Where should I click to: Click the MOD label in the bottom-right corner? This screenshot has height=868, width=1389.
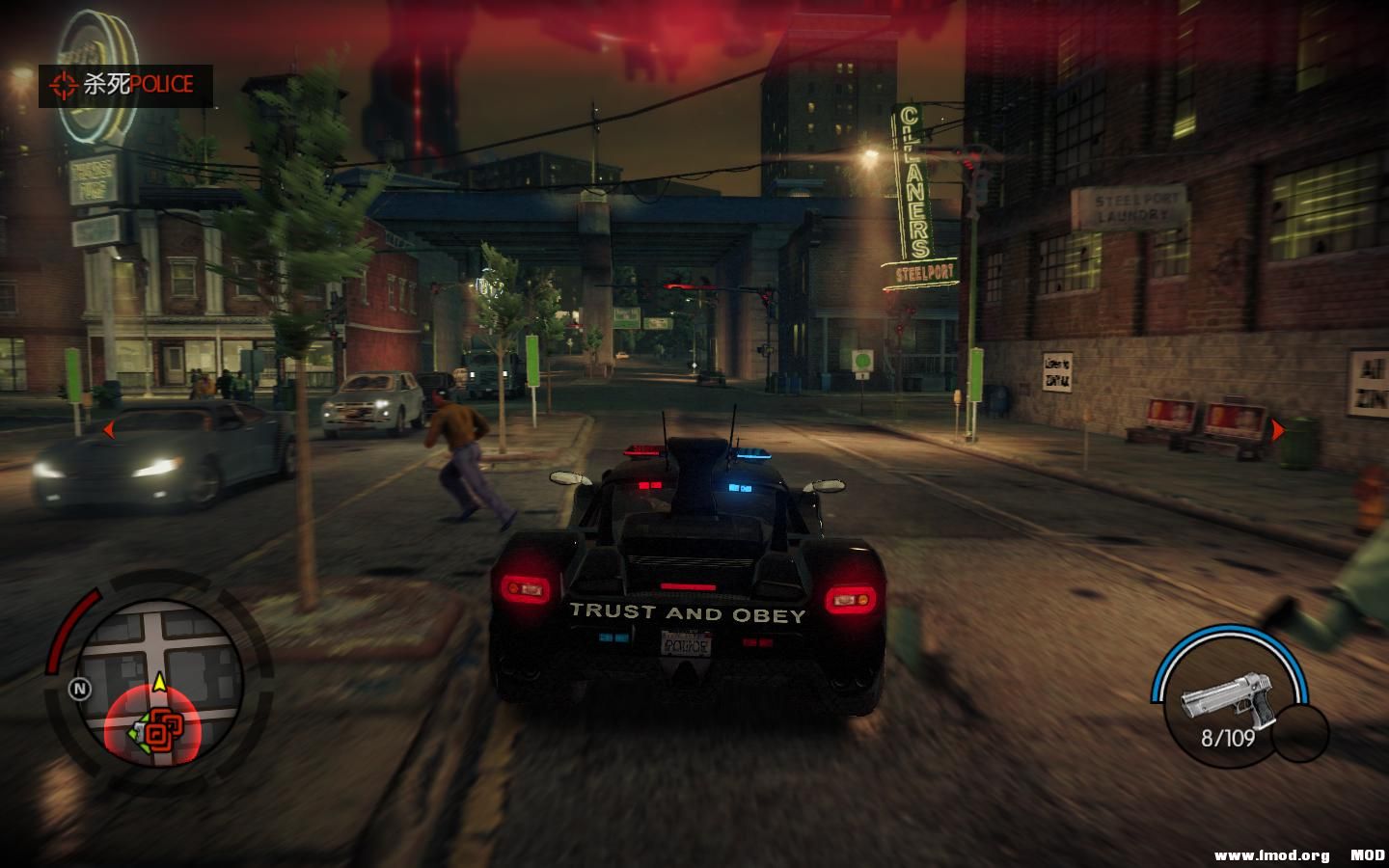pyautogui.click(x=1366, y=853)
